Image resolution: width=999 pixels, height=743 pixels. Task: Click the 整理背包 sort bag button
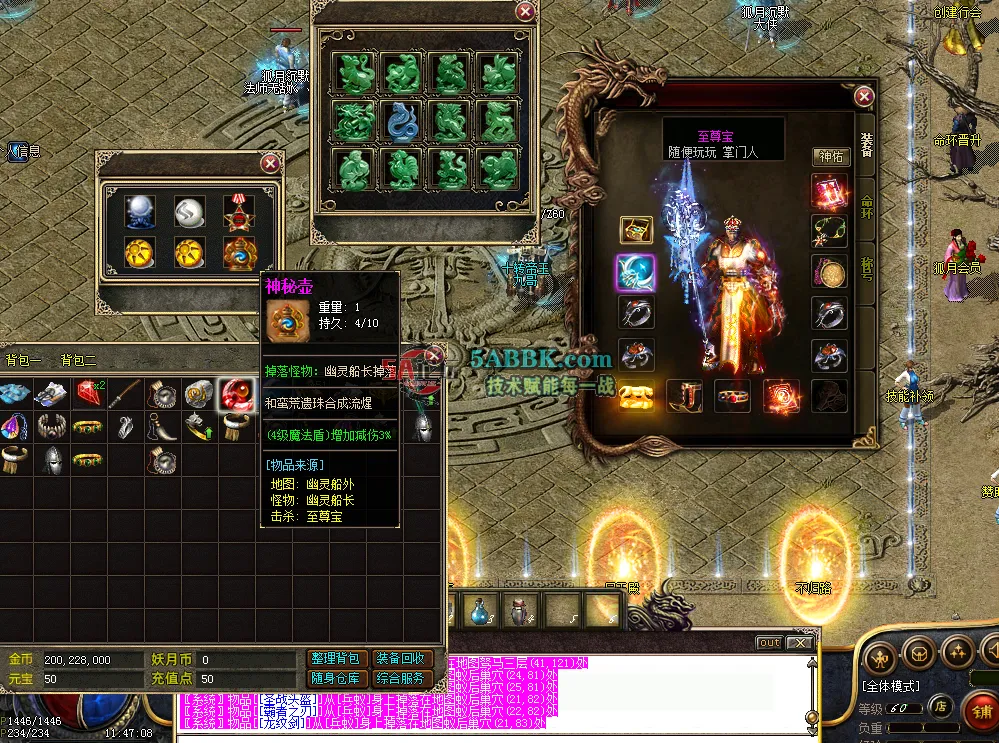click(x=335, y=659)
